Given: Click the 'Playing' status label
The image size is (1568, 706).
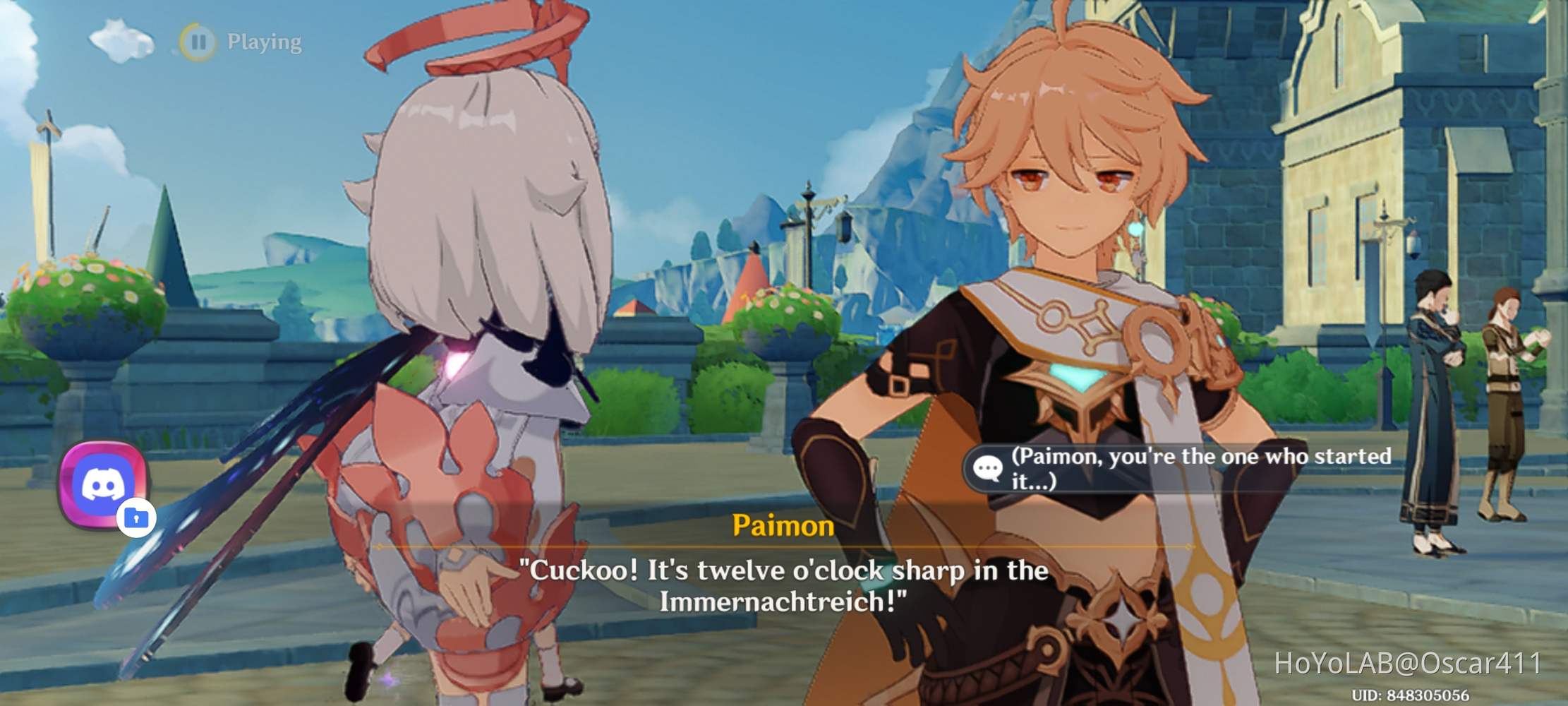Looking at the screenshot, I should coord(263,42).
